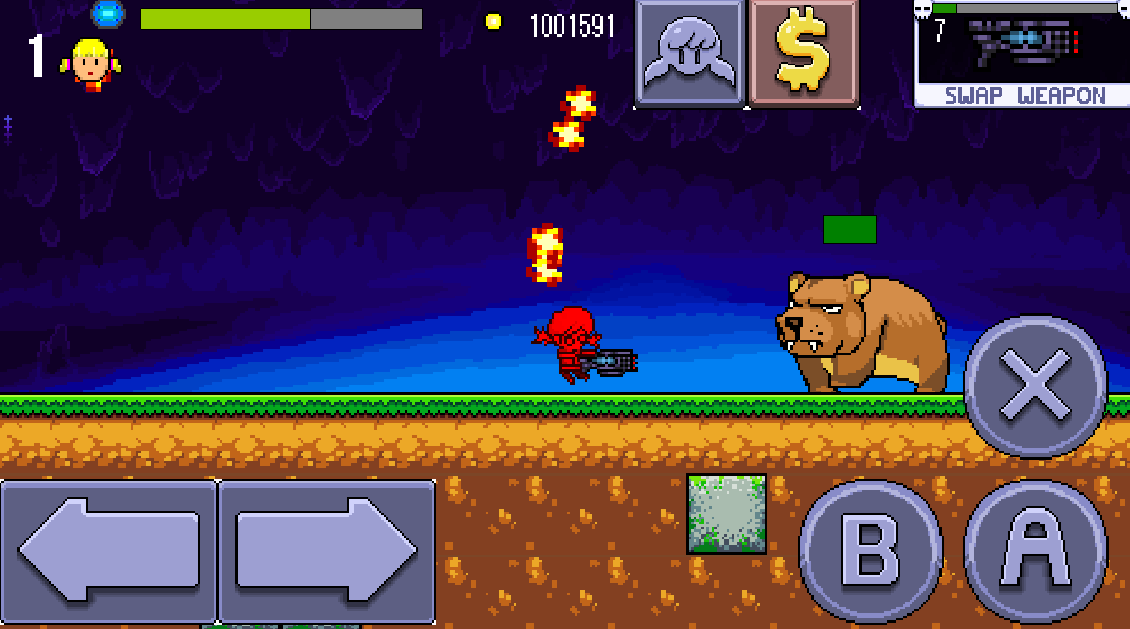Tap the right arrow move button
The width and height of the screenshot is (1130, 629).
point(327,551)
